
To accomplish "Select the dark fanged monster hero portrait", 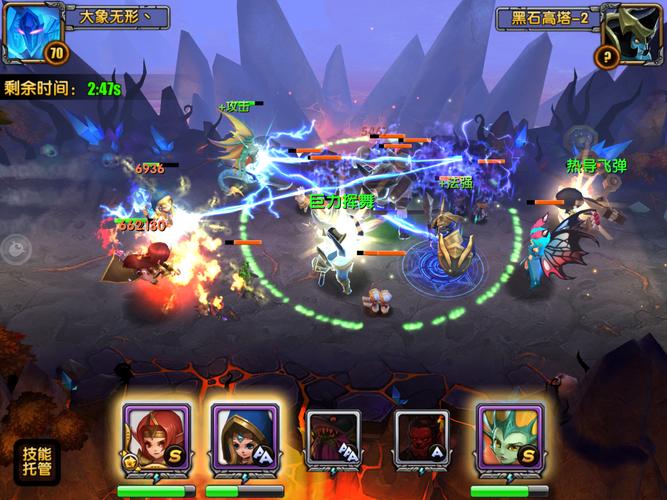I will pos(333,438).
